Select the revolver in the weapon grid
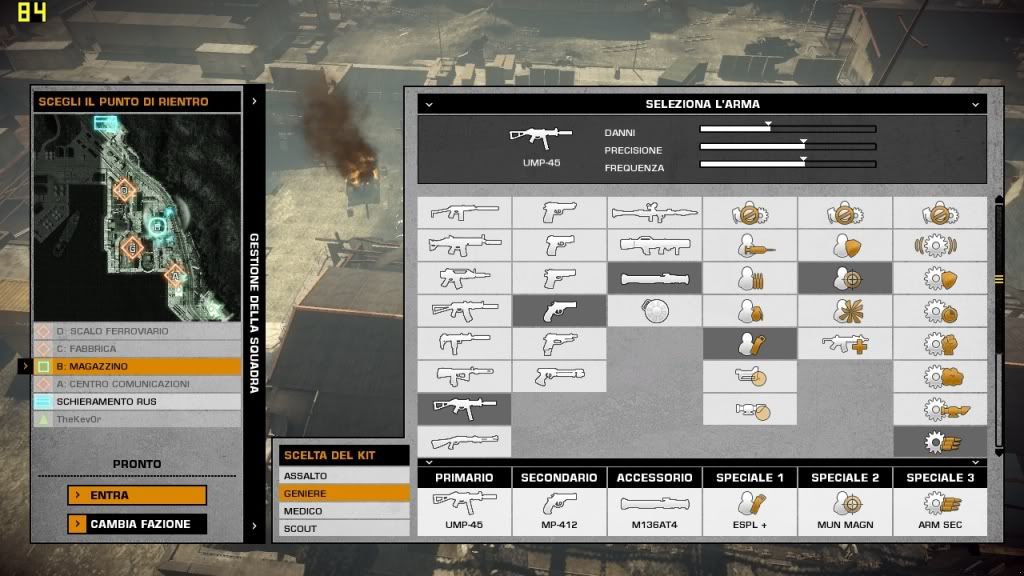The height and width of the screenshot is (576, 1024). click(x=559, y=311)
